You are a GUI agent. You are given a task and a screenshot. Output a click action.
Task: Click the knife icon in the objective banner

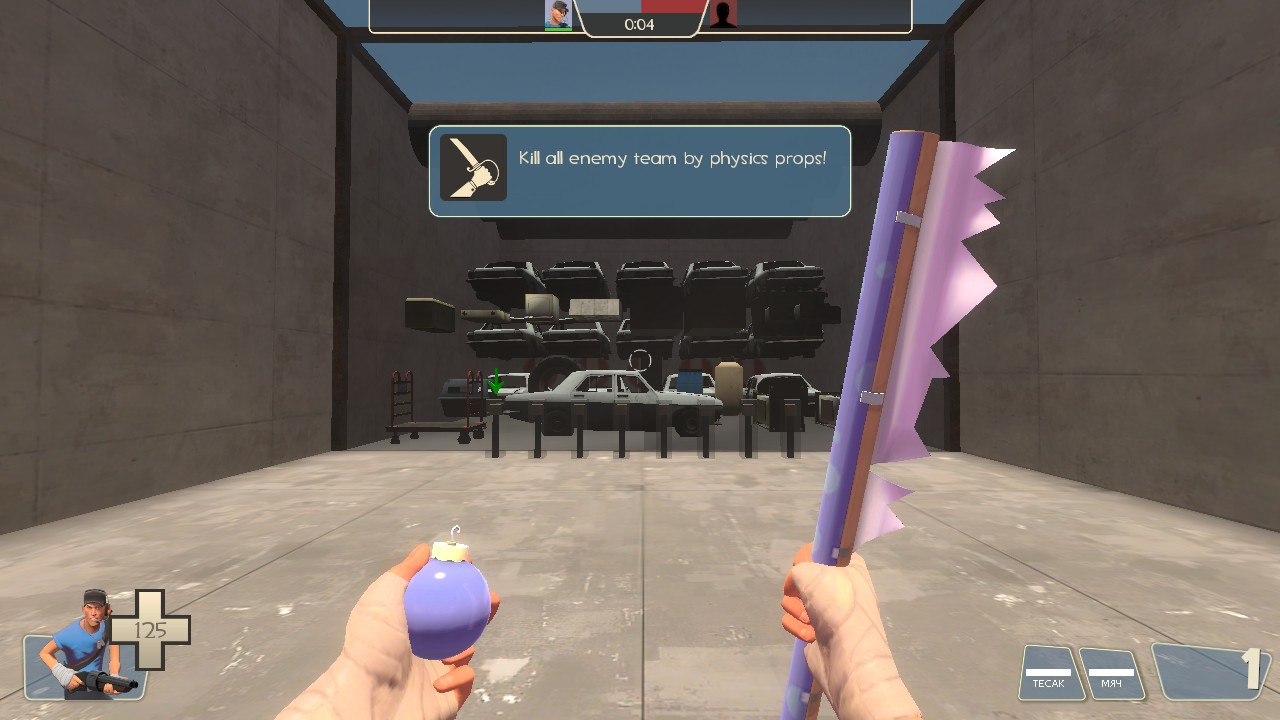tap(472, 169)
